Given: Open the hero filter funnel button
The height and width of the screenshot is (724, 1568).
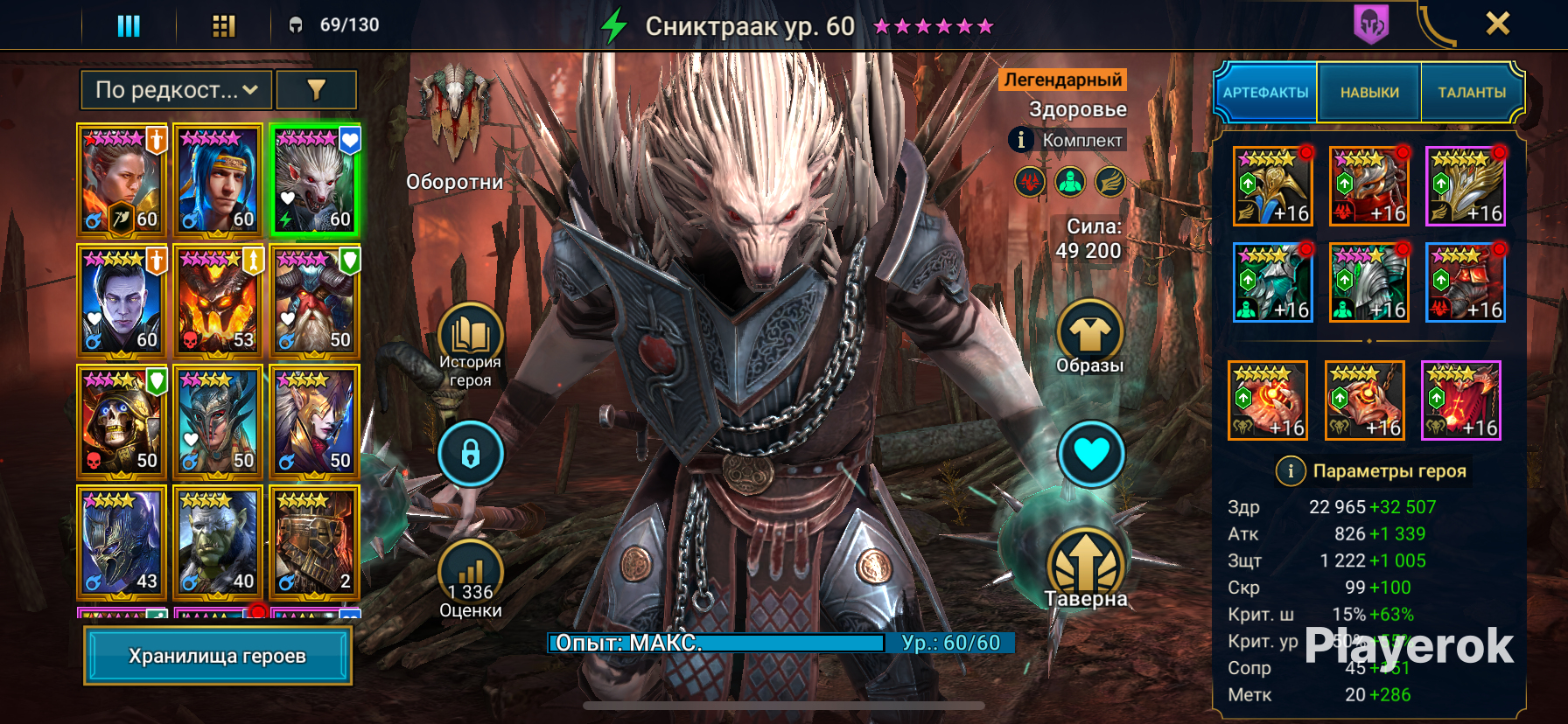Looking at the screenshot, I should pos(316,90).
